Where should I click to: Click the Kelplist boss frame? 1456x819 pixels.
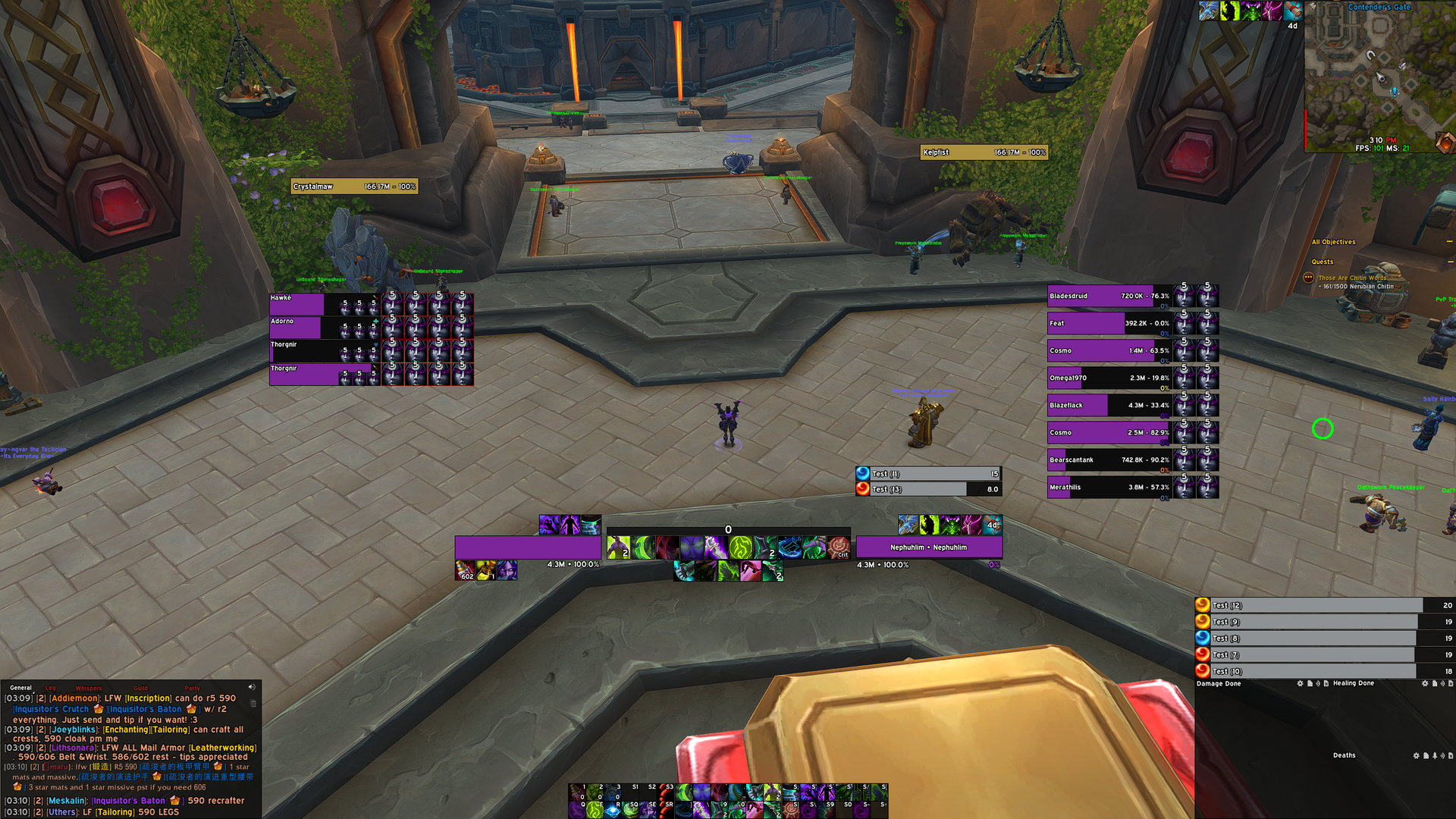tap(984, 152)
